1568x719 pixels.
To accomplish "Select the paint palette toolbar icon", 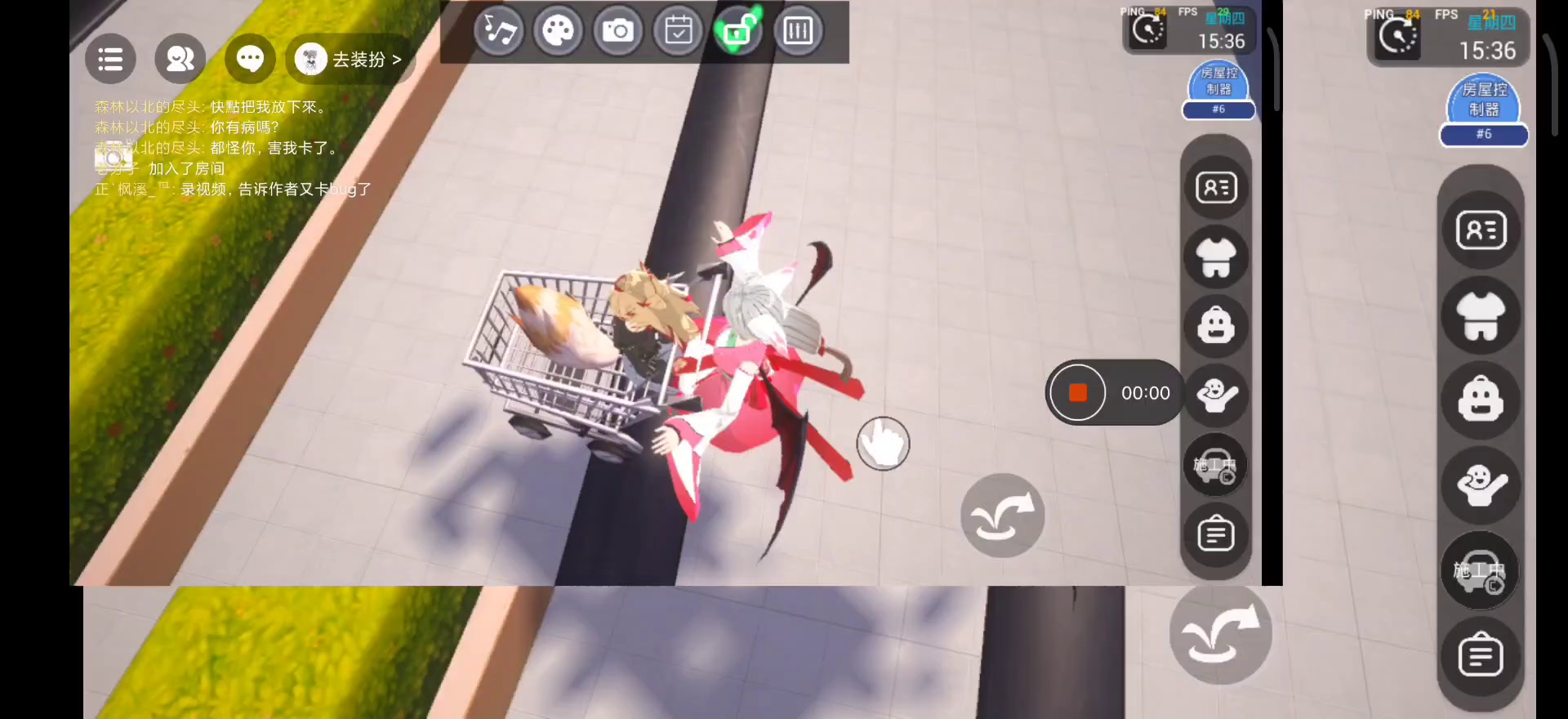I will coord(559,32).
